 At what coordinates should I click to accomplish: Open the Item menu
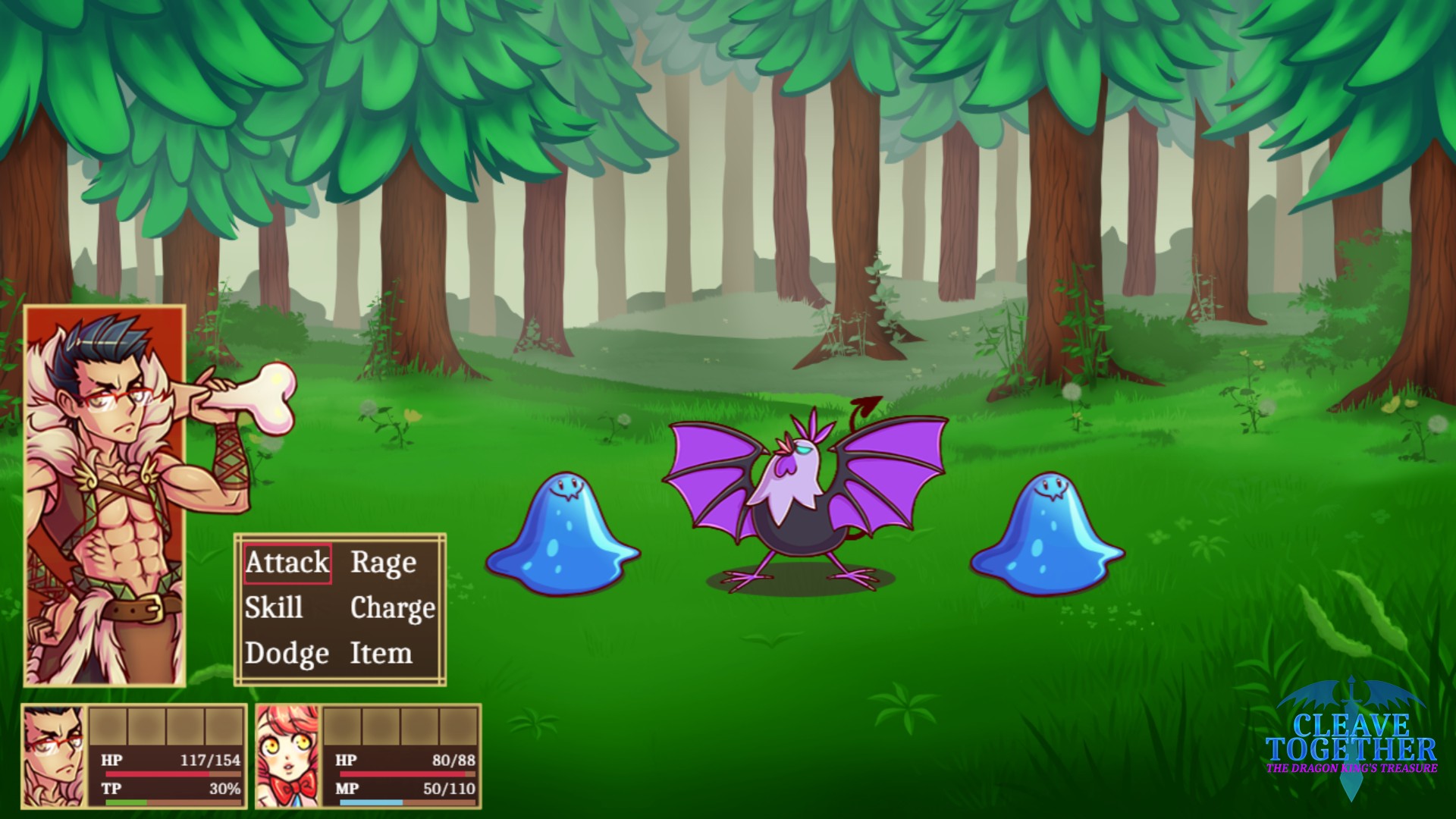click(x=381, y=653)
